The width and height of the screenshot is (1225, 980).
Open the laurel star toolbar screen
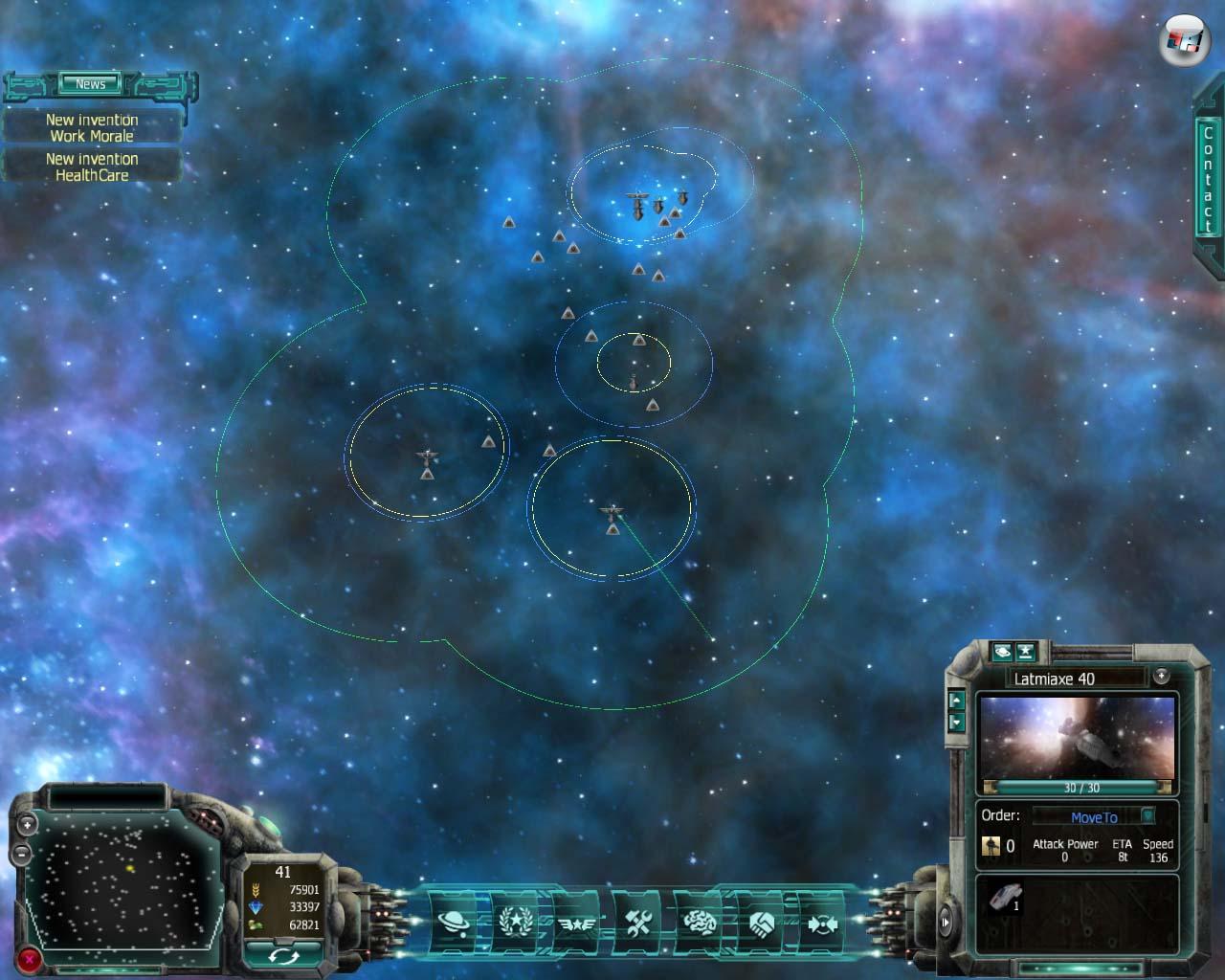click(x=514, y=923)
